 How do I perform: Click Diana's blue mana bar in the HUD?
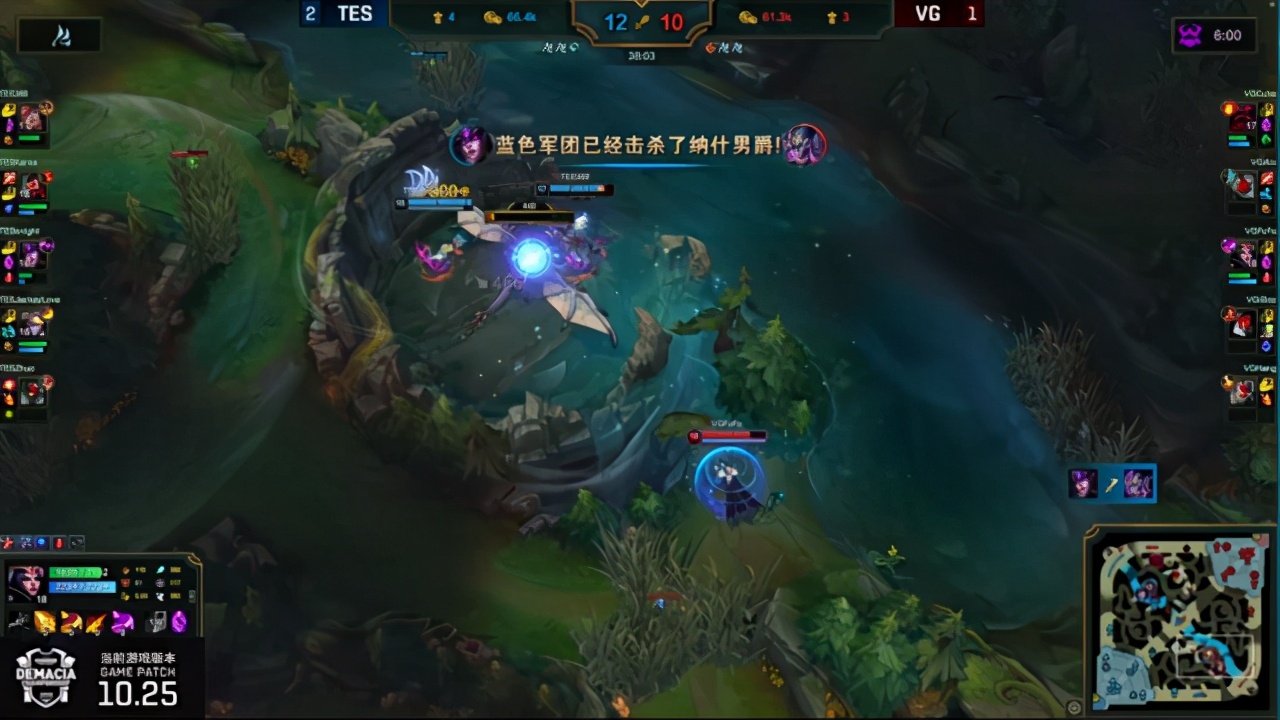80,586
